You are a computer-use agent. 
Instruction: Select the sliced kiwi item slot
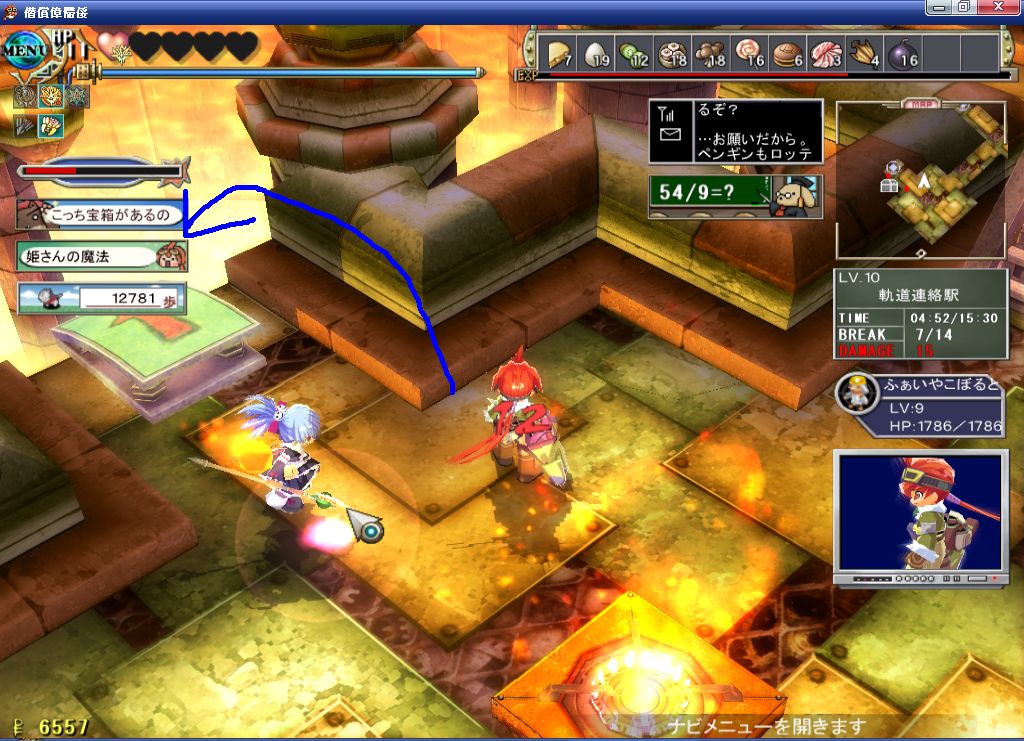634,52
